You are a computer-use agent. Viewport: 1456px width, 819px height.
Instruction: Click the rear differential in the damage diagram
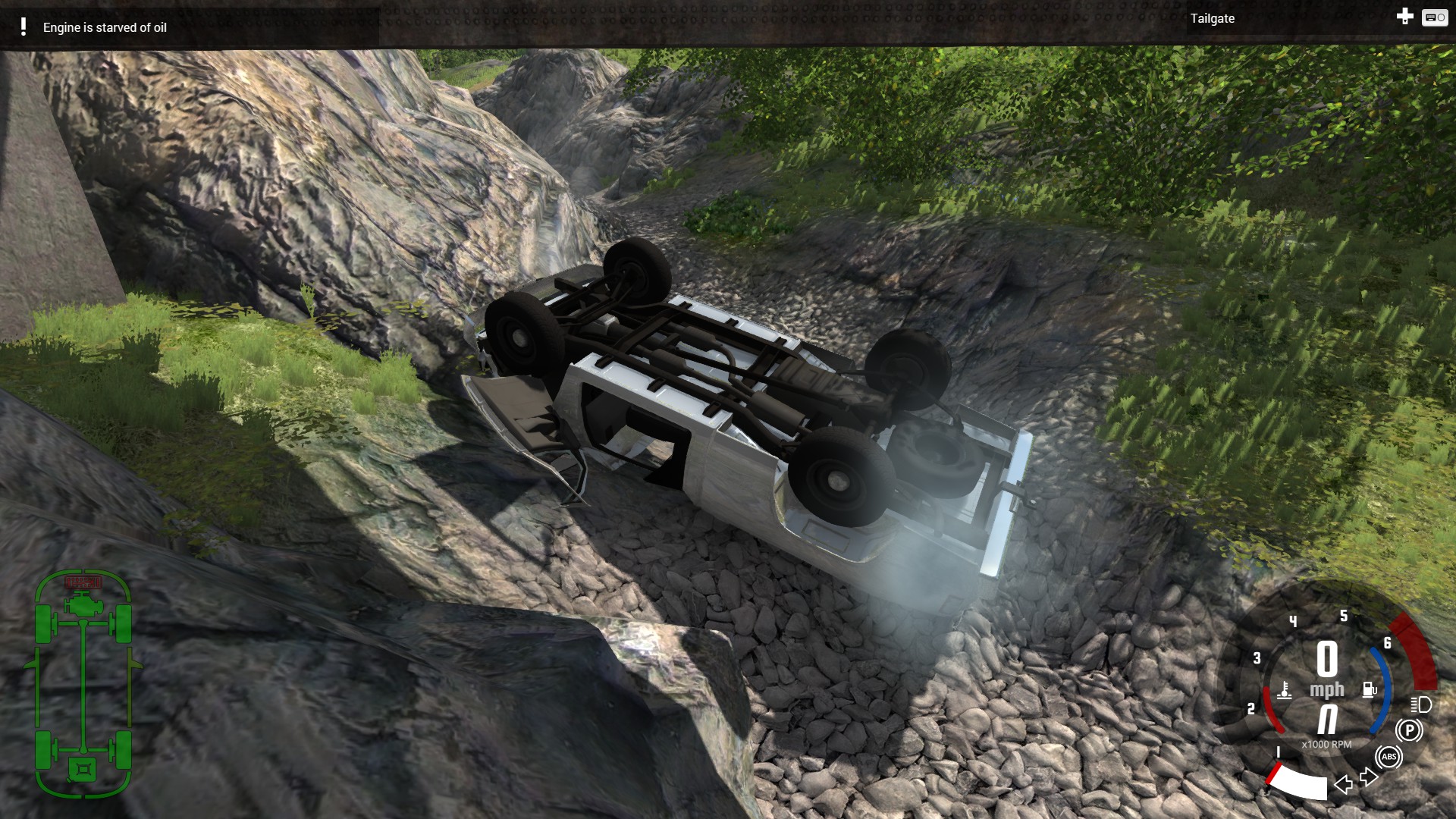coord(83,768)
